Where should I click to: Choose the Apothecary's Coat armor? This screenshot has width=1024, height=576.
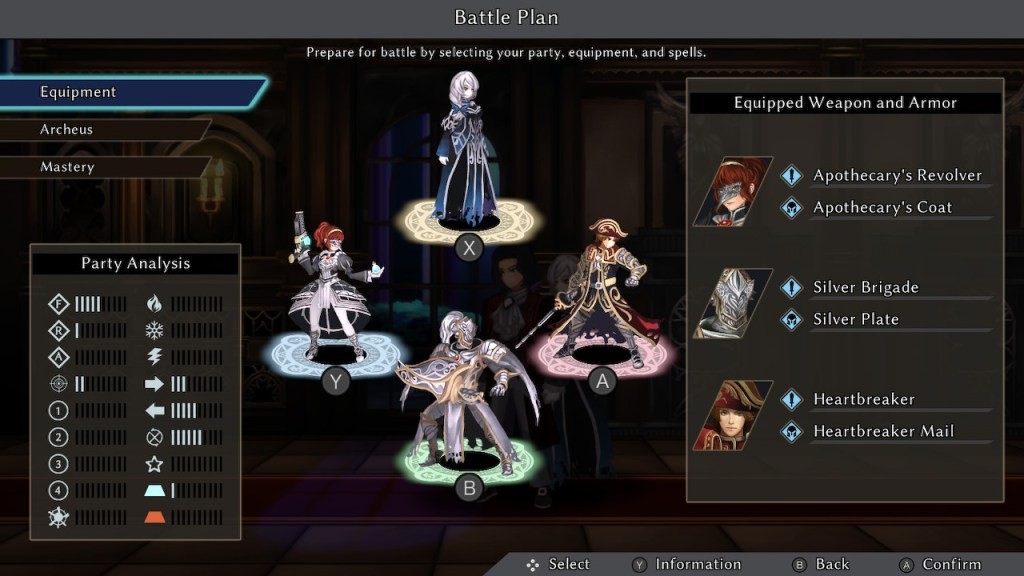point(882,208)
